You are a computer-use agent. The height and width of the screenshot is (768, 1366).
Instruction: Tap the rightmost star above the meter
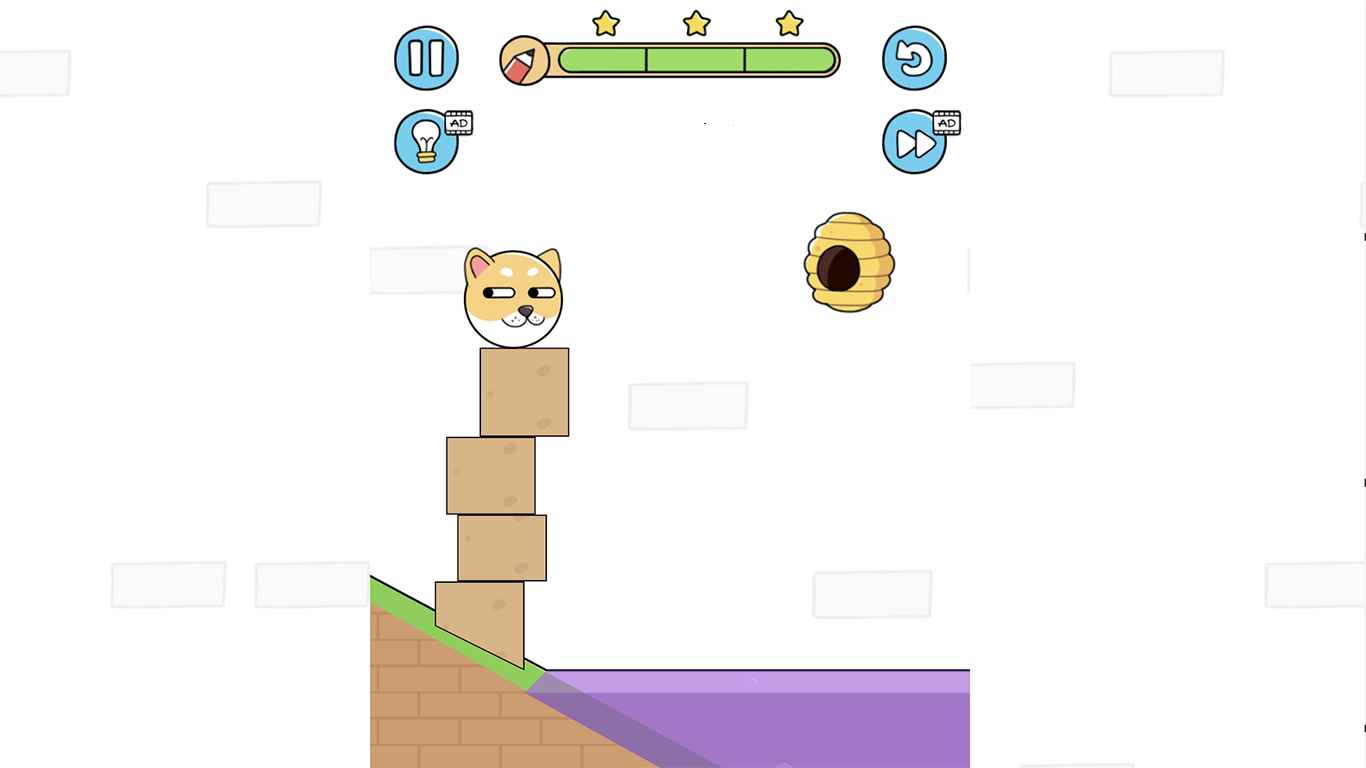(x=788, y=24)
